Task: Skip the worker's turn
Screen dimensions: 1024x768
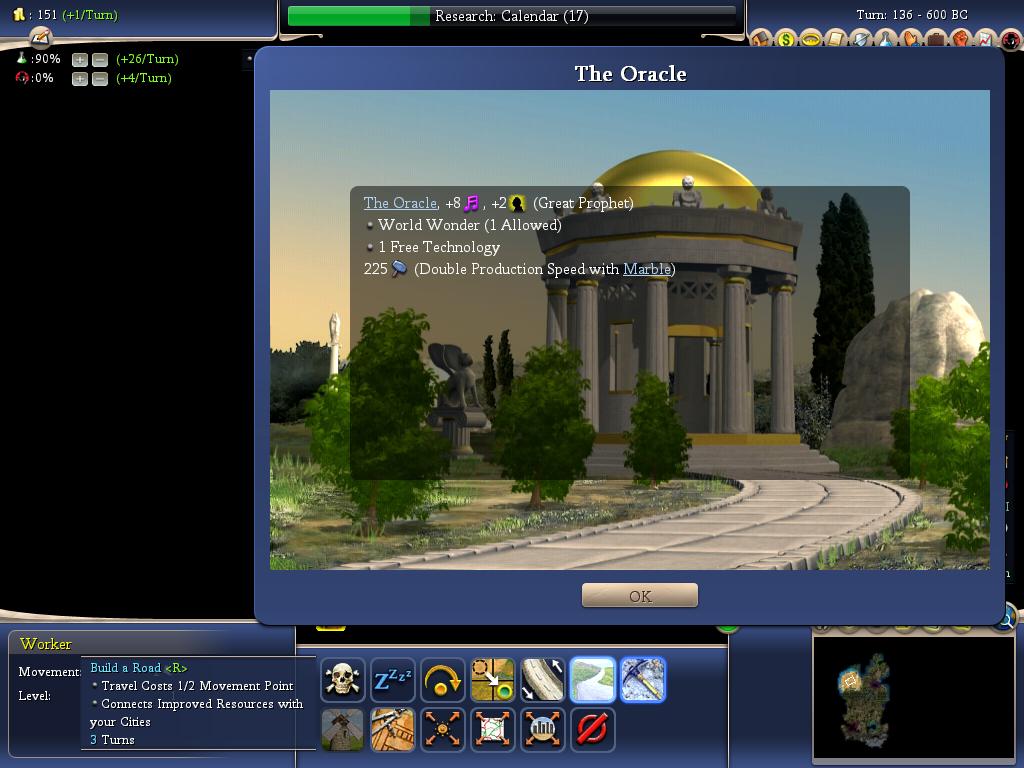Action: point(443,680)
